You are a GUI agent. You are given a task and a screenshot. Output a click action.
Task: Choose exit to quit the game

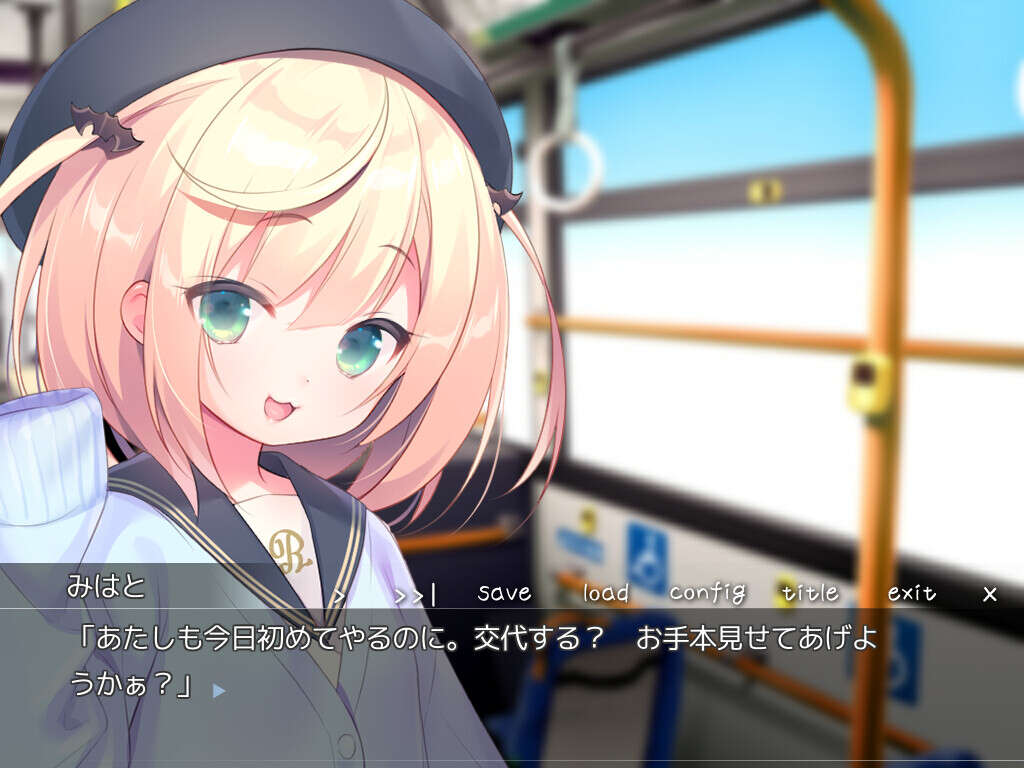[911, 593]
